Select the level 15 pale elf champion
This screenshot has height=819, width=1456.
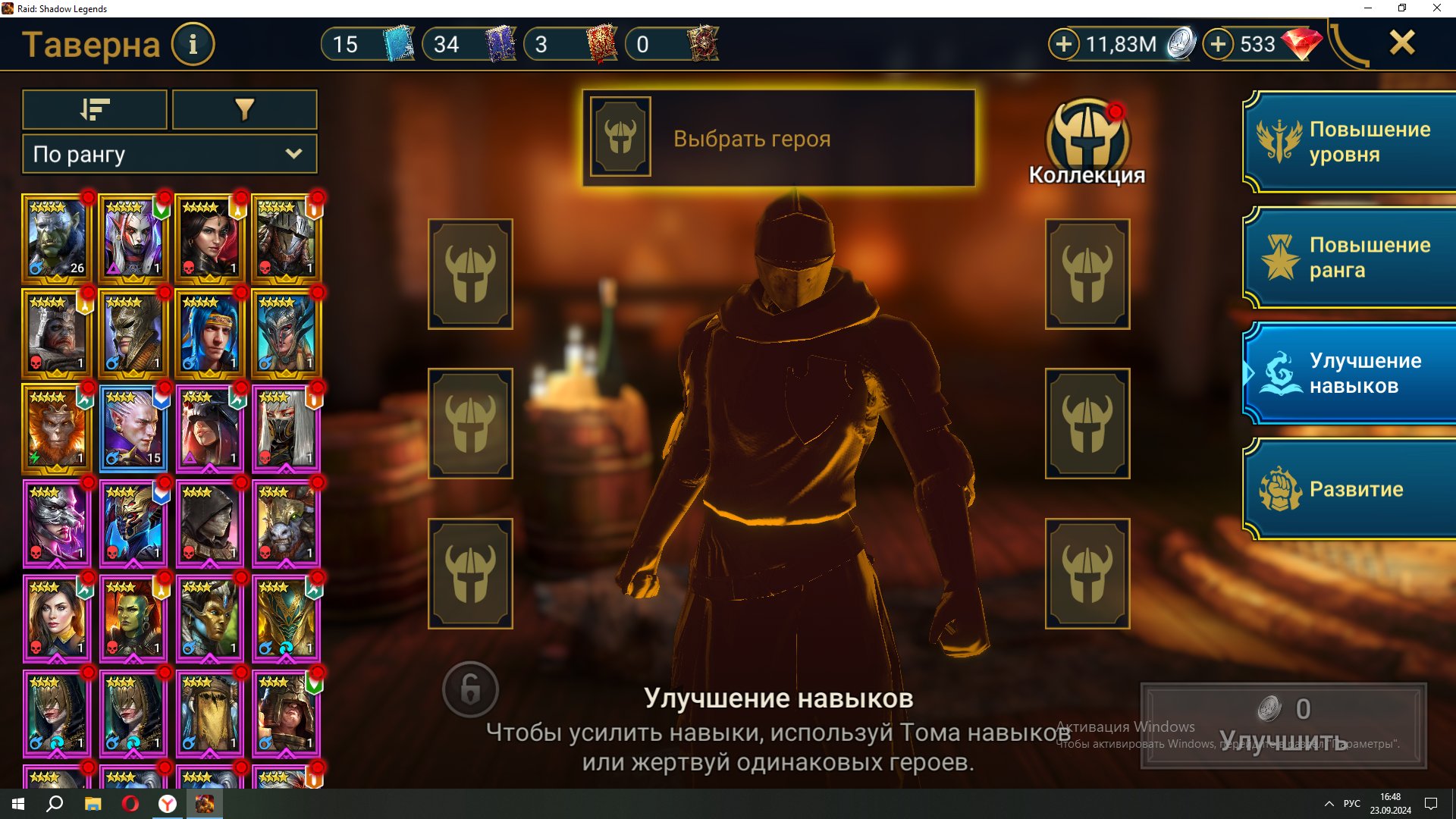133,428
